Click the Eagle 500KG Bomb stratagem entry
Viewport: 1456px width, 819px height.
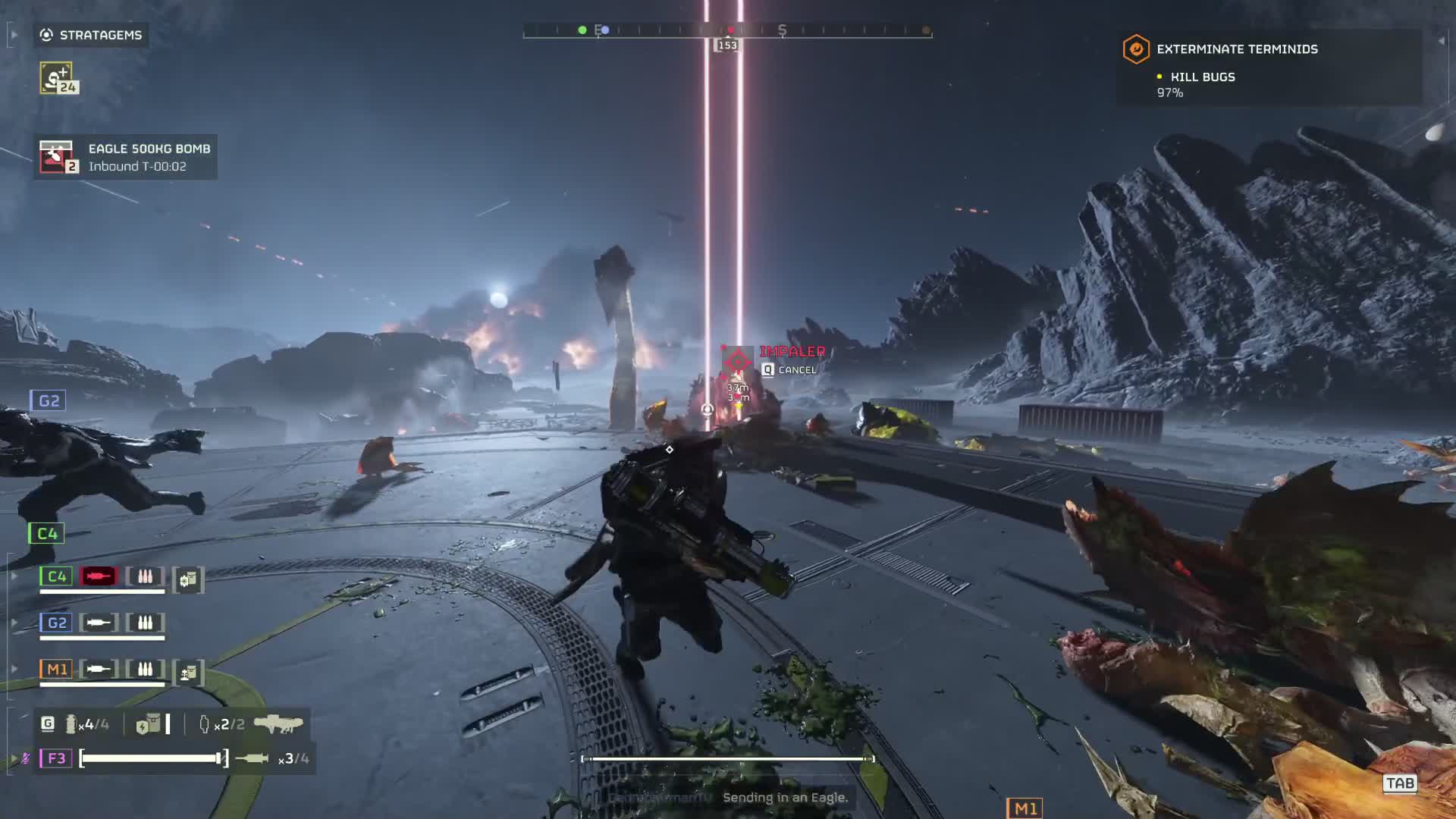[x=126, y=157]
